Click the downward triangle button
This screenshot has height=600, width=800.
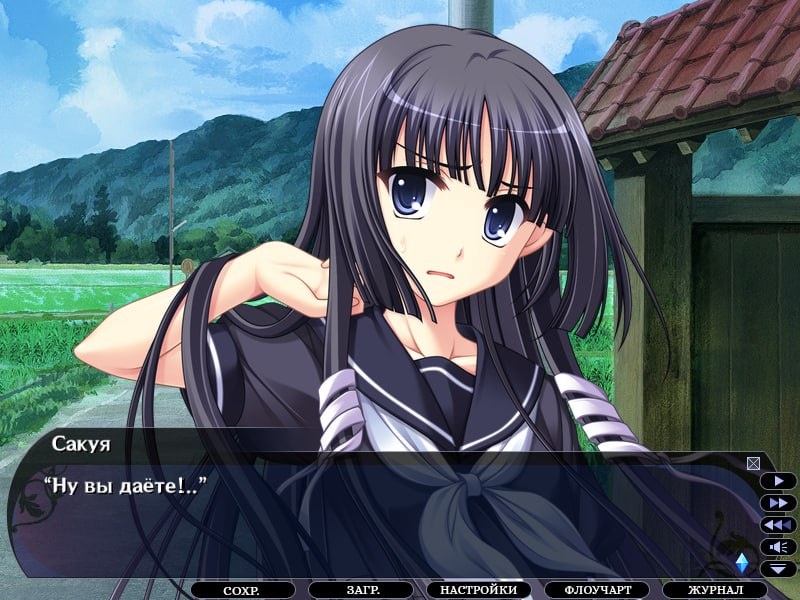[x=778, y=568]
